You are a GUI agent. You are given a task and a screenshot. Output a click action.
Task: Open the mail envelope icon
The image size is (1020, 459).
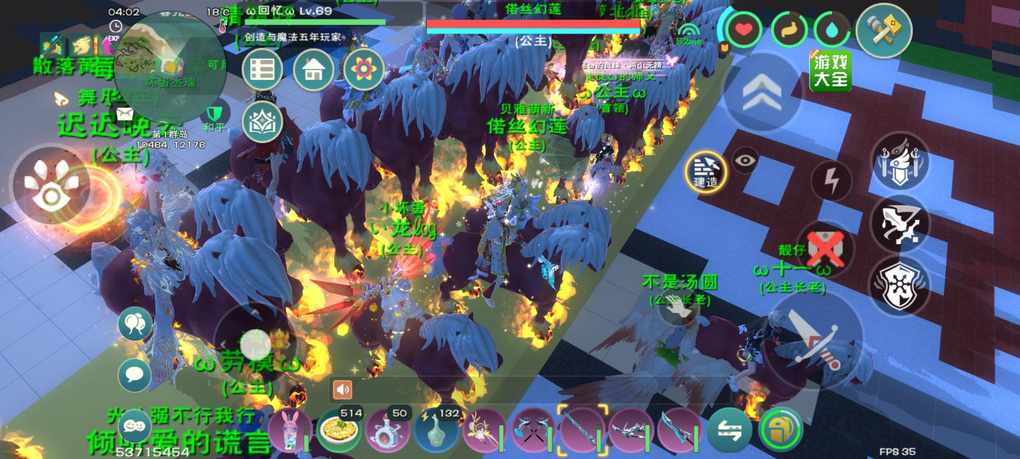(125, 114)
